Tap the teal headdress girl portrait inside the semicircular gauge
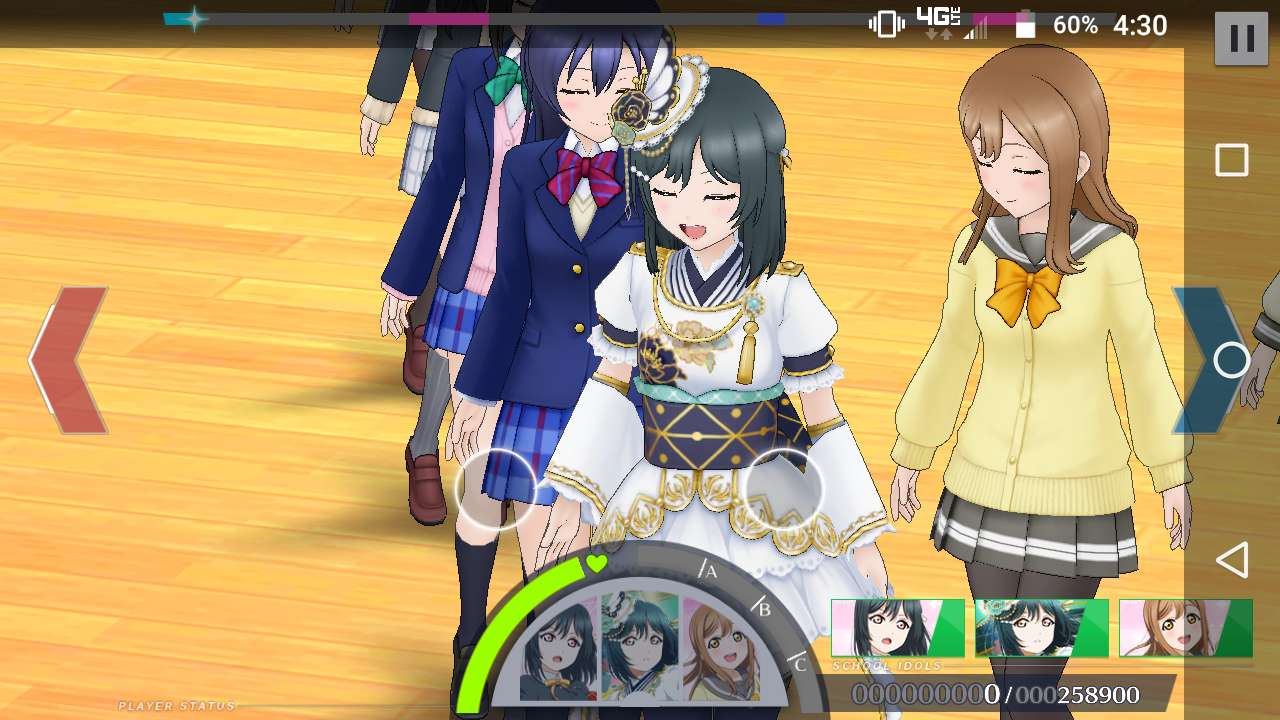This screenshot has height=720, width=1280. coord(640,646)
